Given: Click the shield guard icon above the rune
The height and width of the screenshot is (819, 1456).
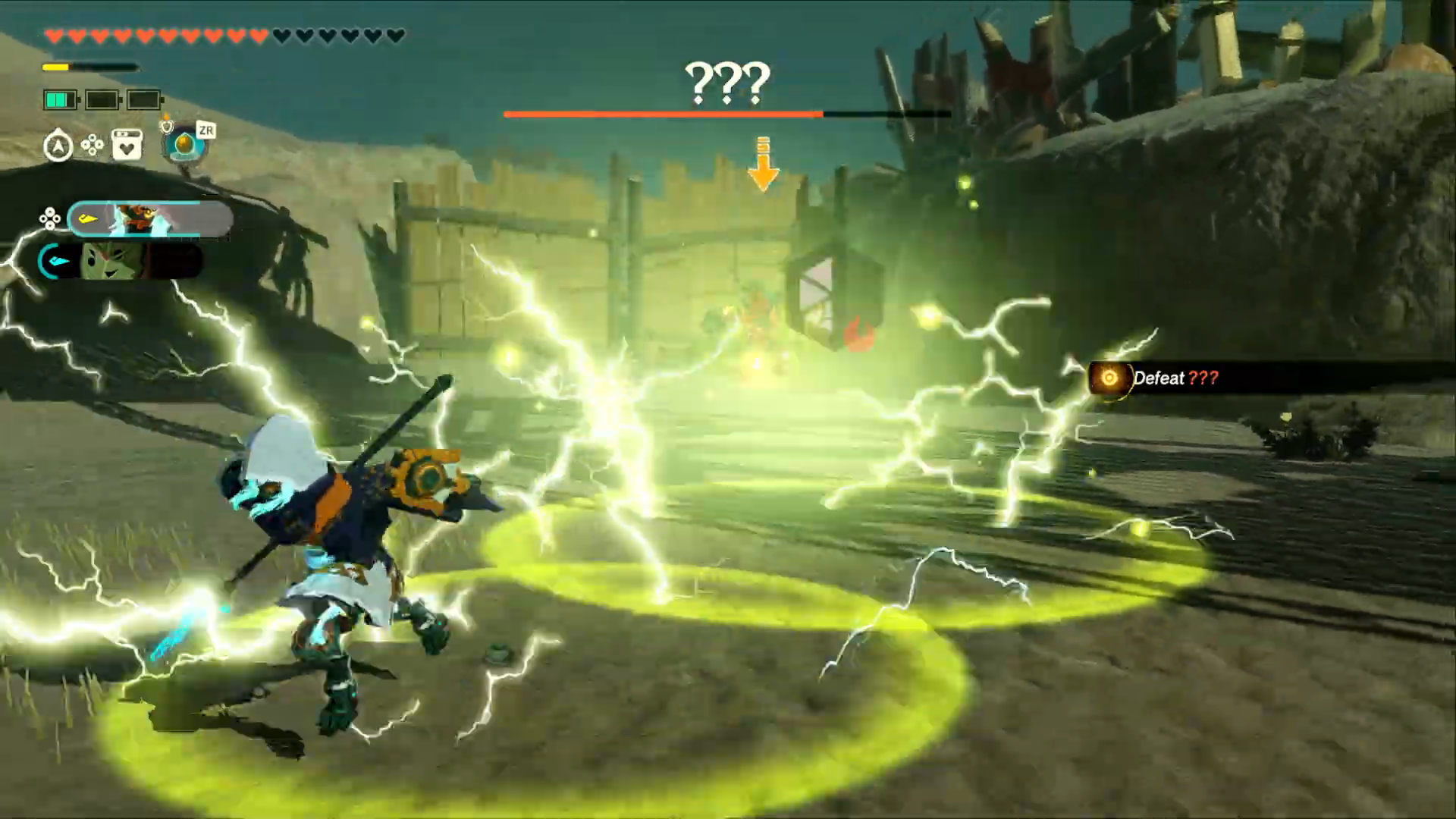Looking at the screenshot, I should pyautogui.click(x=167, y=127).
